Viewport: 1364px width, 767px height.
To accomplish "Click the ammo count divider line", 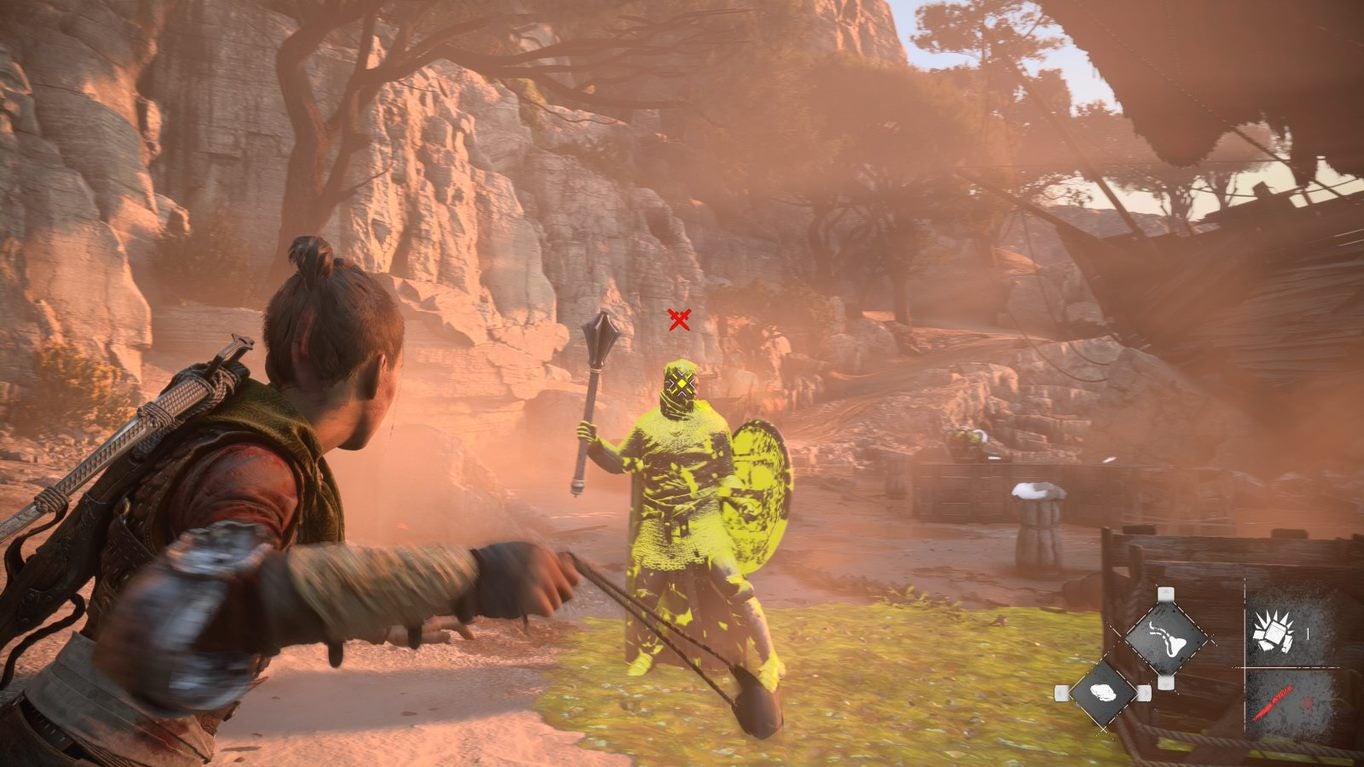I will click(1290, 668).
